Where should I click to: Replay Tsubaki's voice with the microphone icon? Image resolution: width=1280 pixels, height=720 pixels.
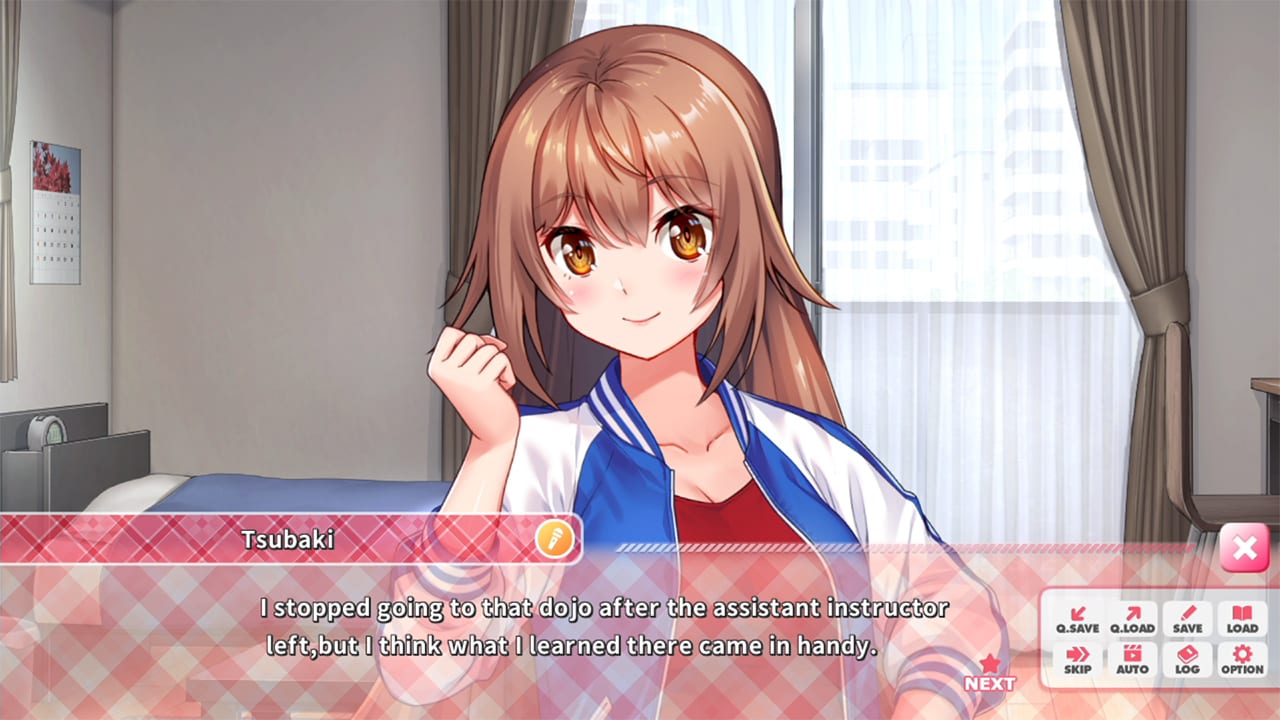557,539
